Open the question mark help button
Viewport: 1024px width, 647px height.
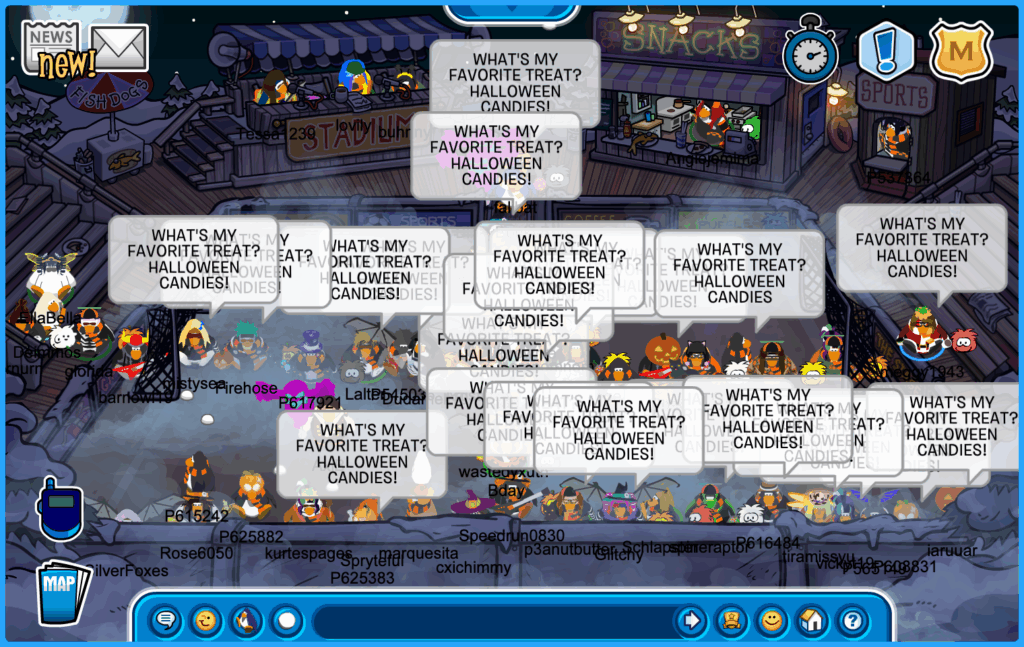(x=851, y=621)
